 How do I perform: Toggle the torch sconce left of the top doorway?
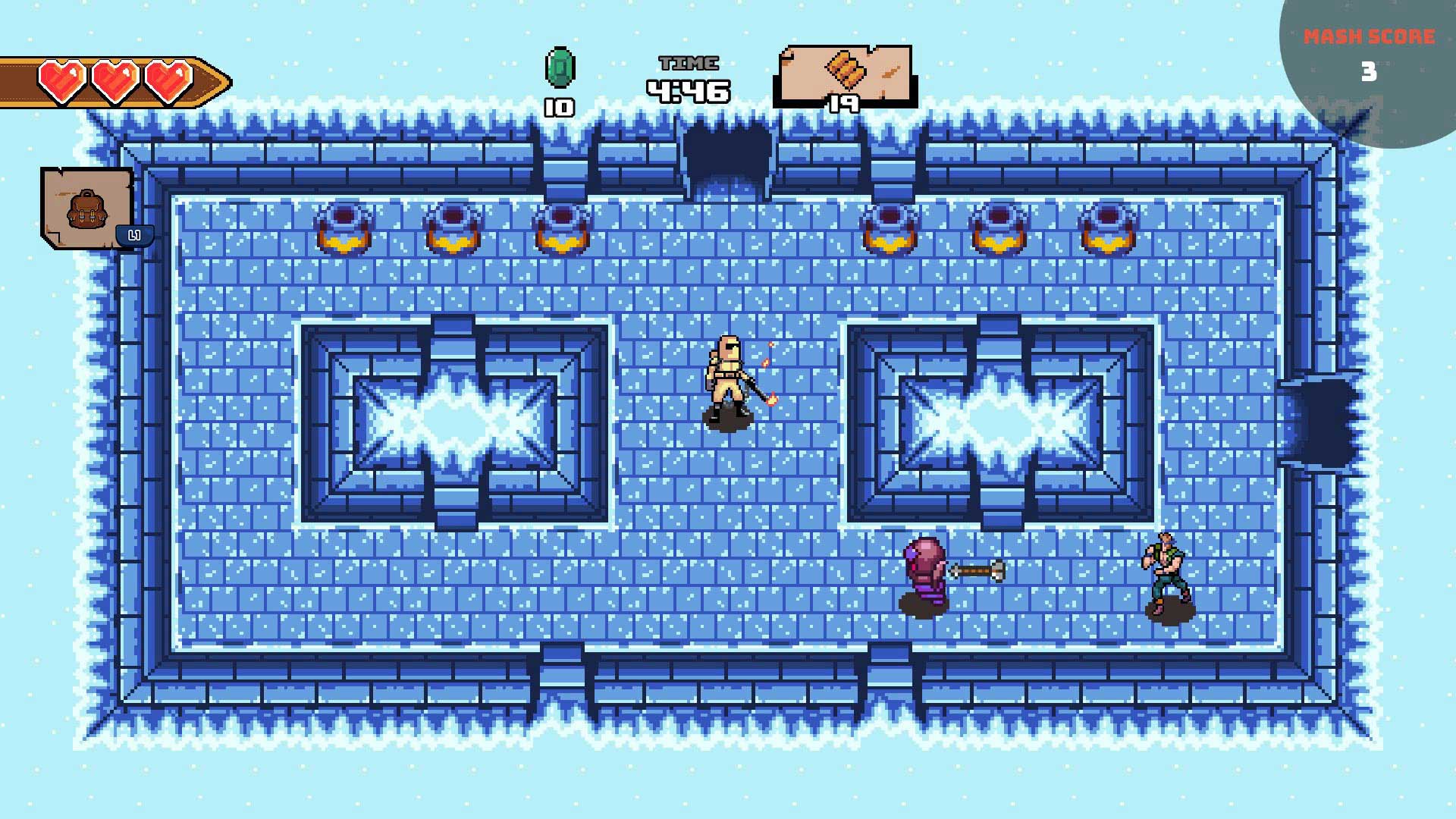561,227
